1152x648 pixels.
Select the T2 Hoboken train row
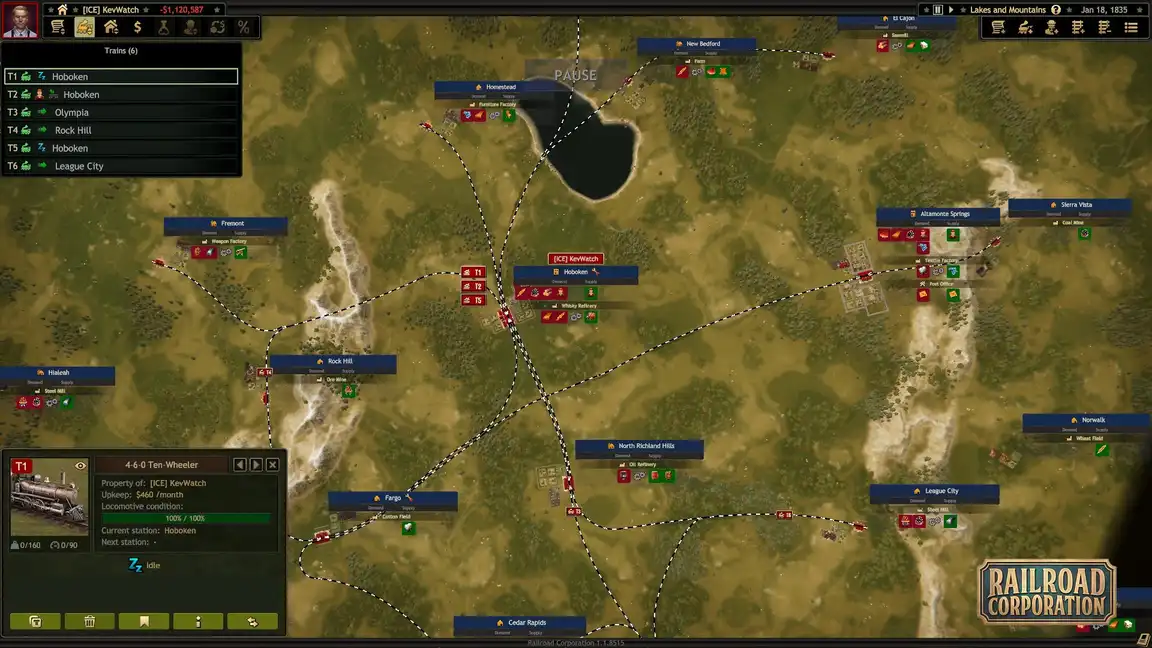click(120, 94)
